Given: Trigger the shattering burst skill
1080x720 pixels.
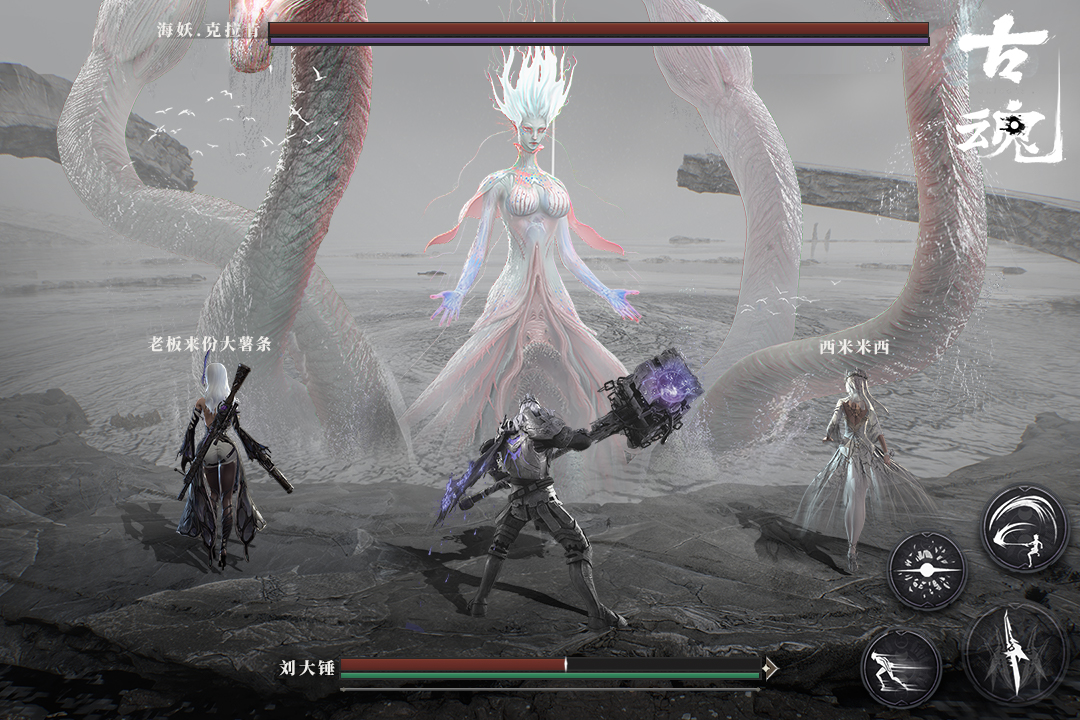Looking at the screenshot, I should point(927,569).
